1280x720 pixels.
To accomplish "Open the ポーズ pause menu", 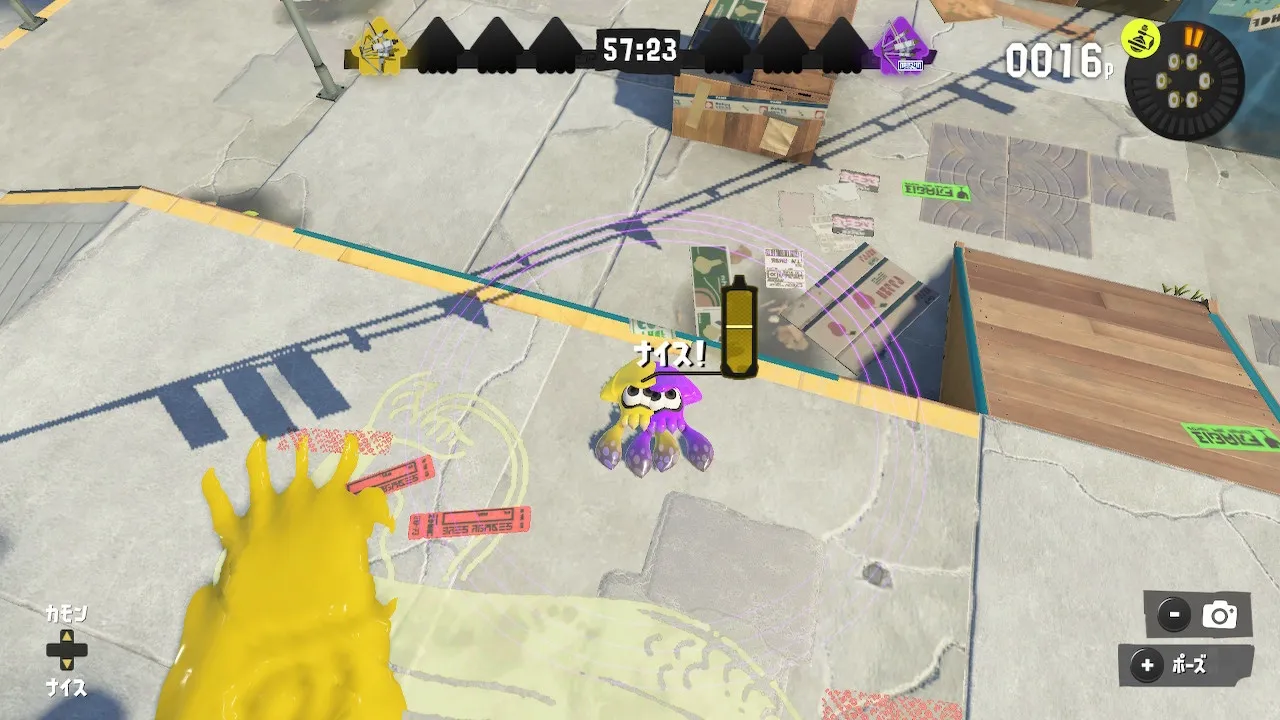I will 1186,665.
